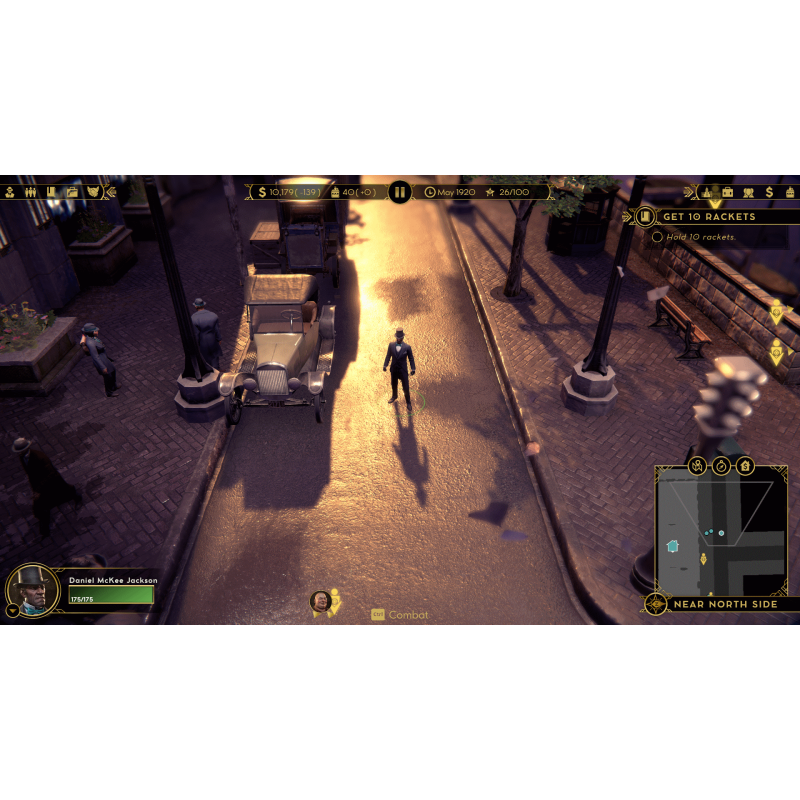This screenshot has height=800, width=800.
Task: Expand the arrow under the boss portrait
Action: click(x=12, y=609)
